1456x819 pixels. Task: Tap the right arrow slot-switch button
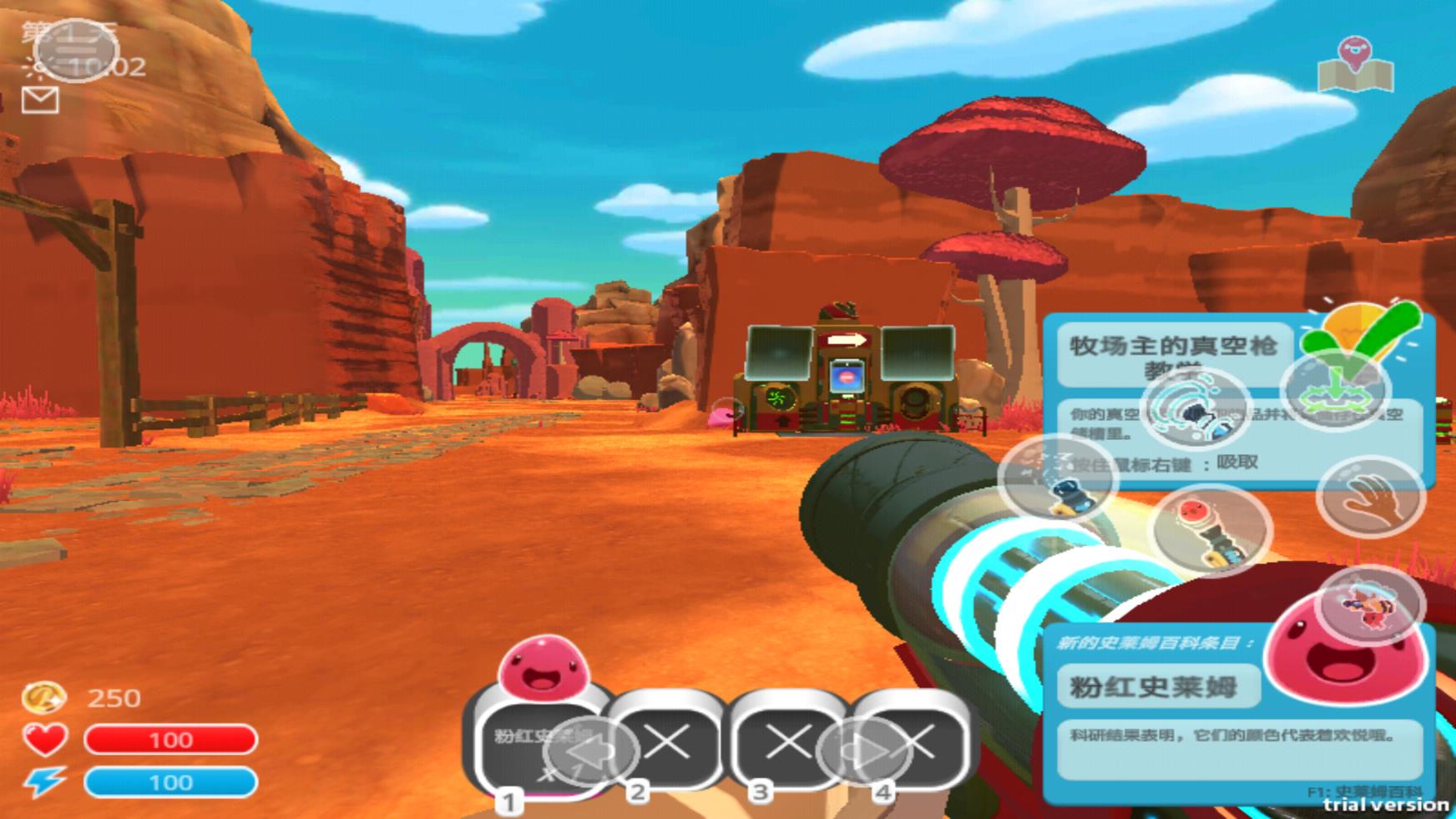(x=863, y=752)
